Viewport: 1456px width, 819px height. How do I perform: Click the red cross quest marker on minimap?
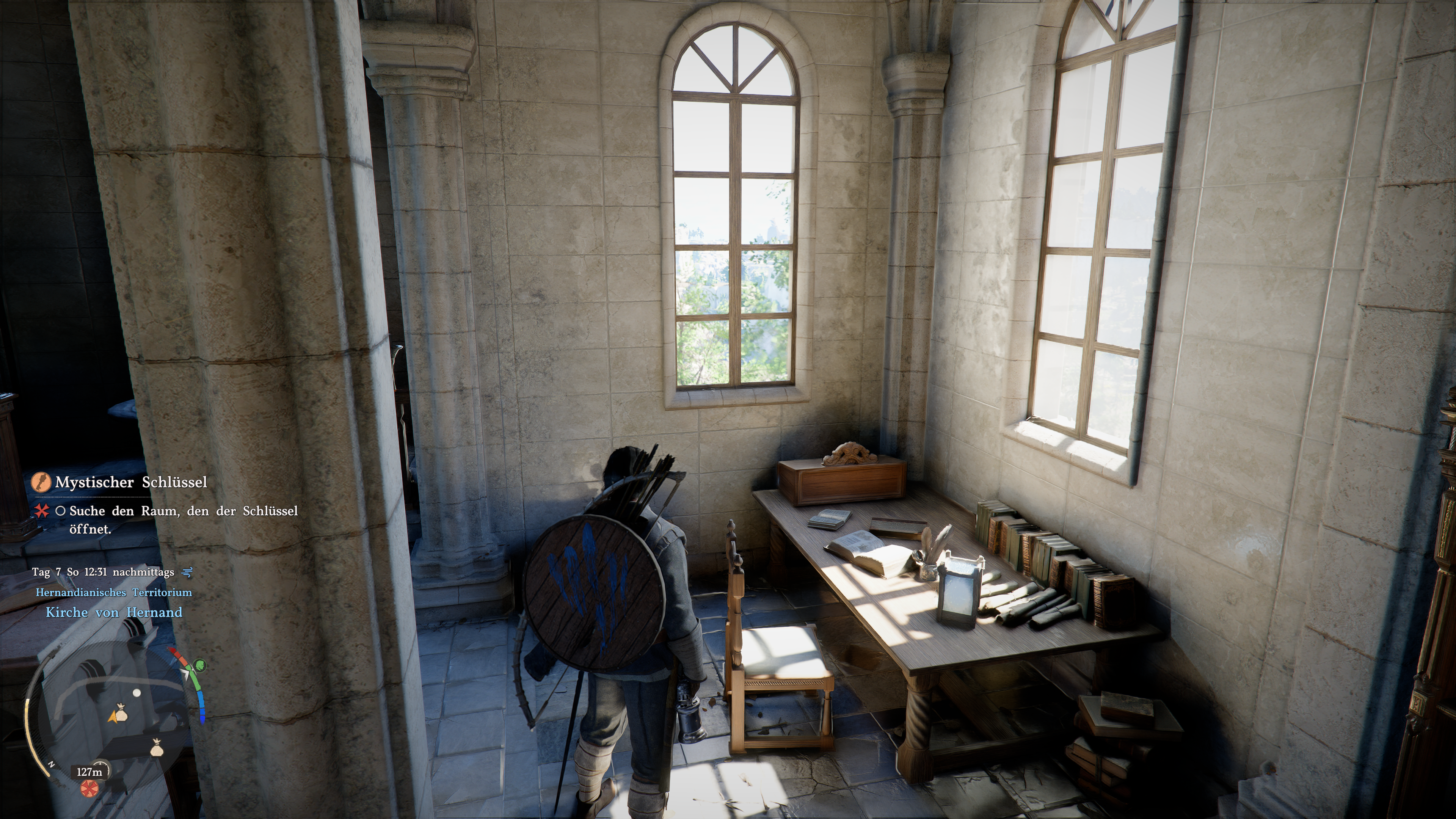(x=88, y=788)
